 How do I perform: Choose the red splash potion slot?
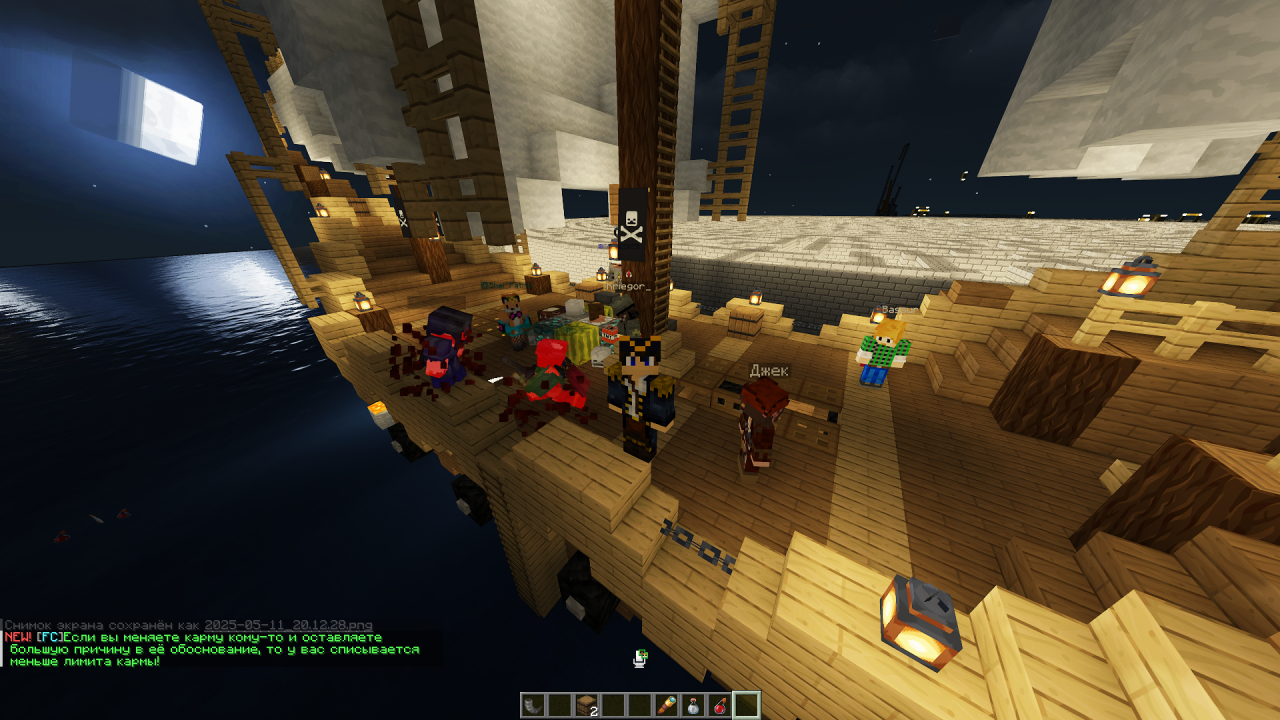[719, 705]
